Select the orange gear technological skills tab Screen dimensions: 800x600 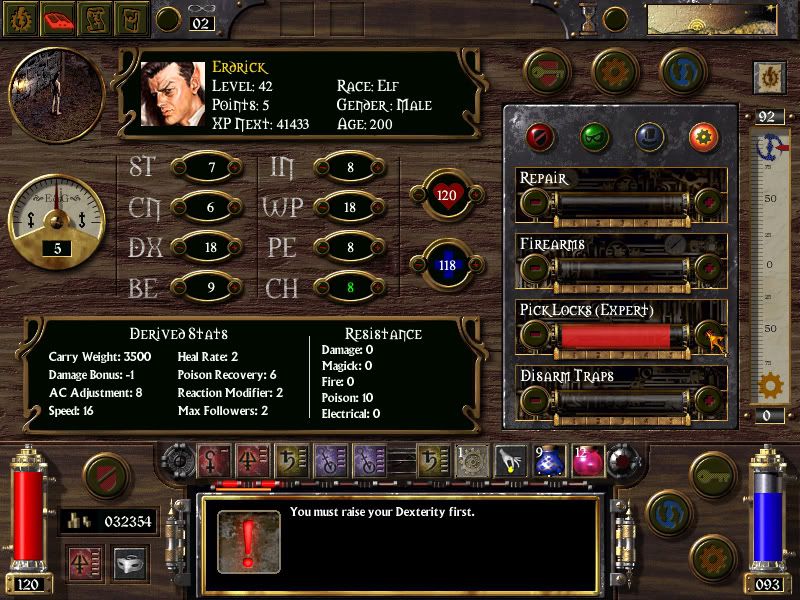tap(702, 135)
